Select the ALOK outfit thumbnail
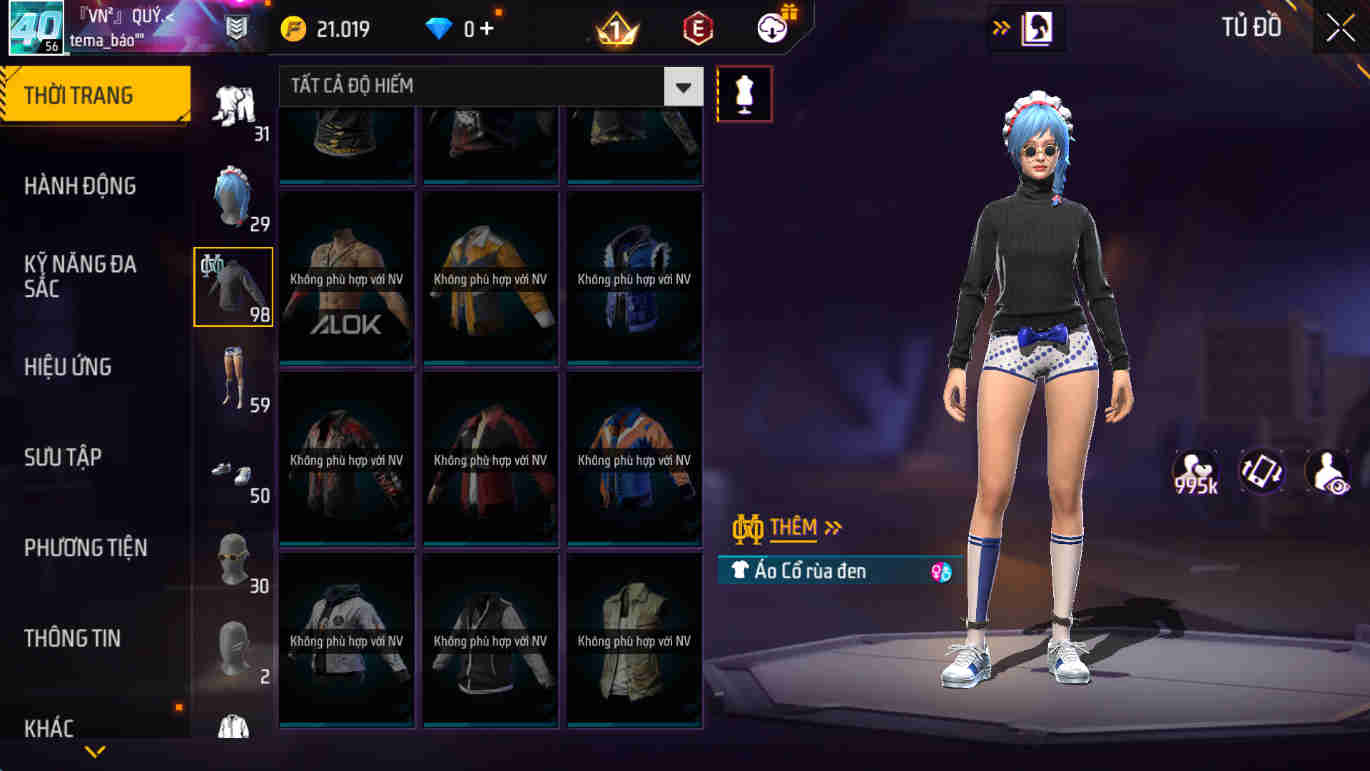 [347, 277]
